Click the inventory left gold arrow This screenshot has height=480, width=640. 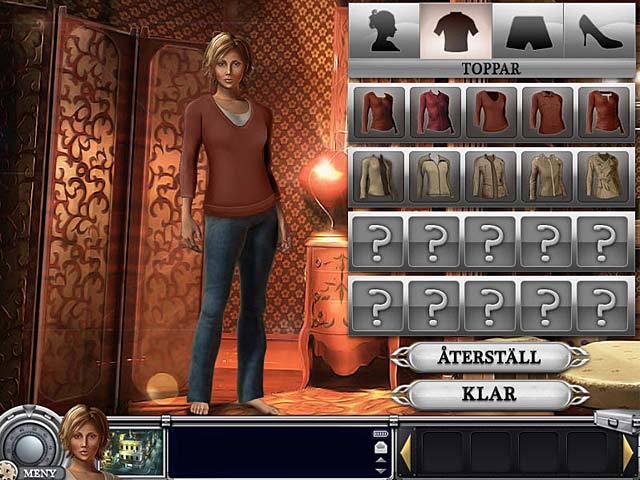[406, 453]
